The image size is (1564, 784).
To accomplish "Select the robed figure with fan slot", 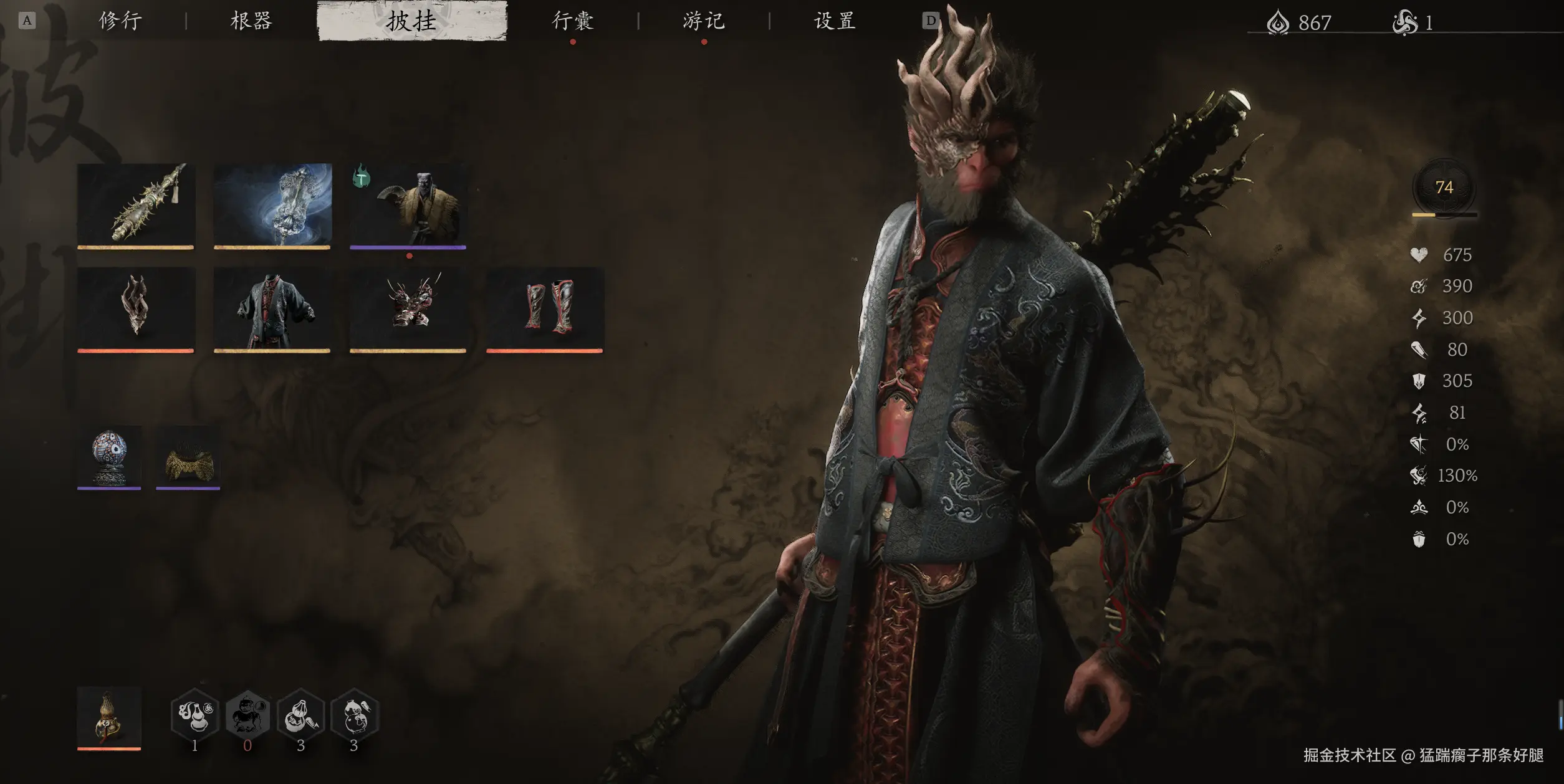I will pyautogui.click(x=408, y=205).
